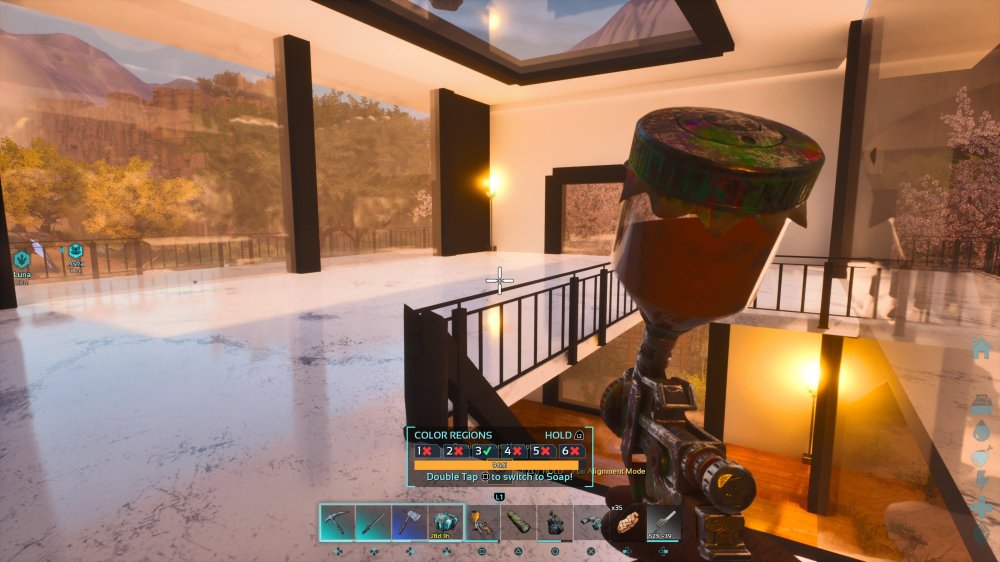Toggle color region 5
The height and width of the screenshot is (562, 1000).
(x=541, y=451)
